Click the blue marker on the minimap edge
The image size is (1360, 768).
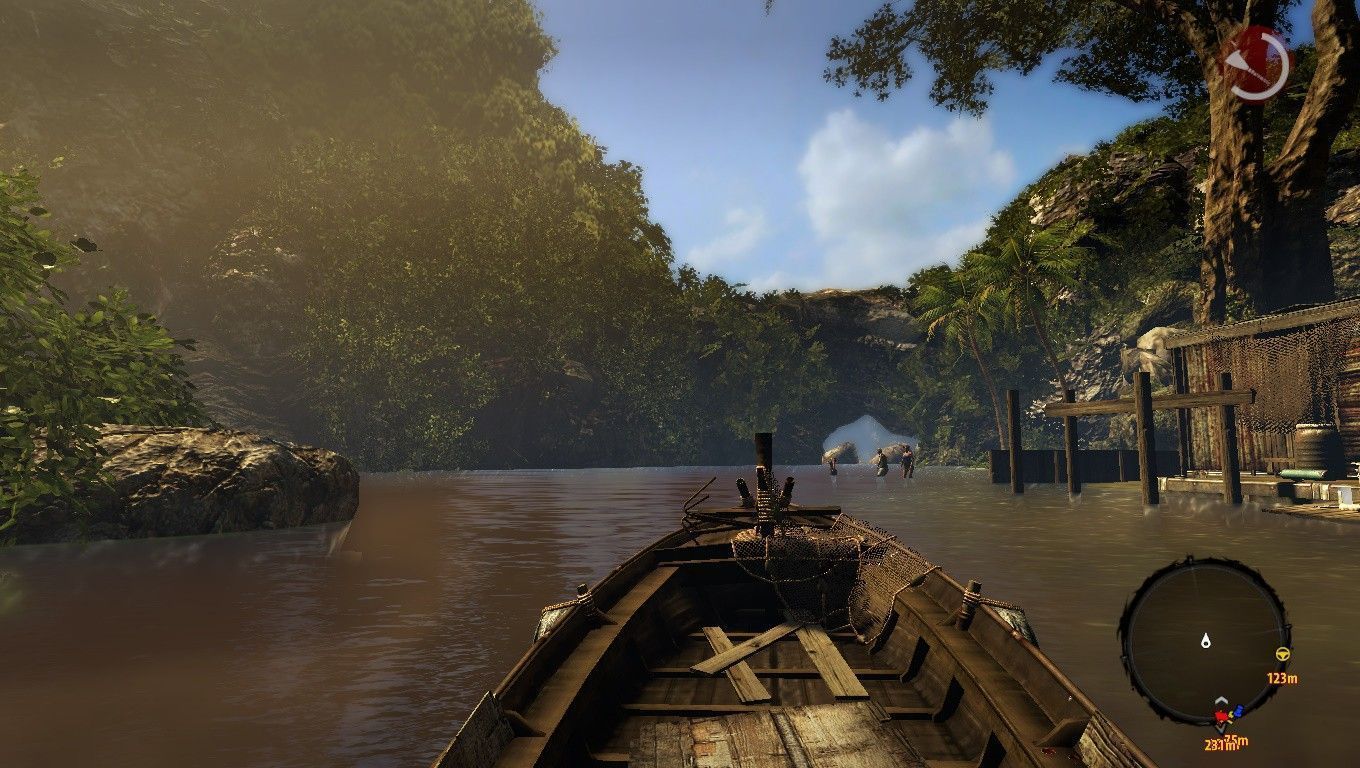(1238, 711)
